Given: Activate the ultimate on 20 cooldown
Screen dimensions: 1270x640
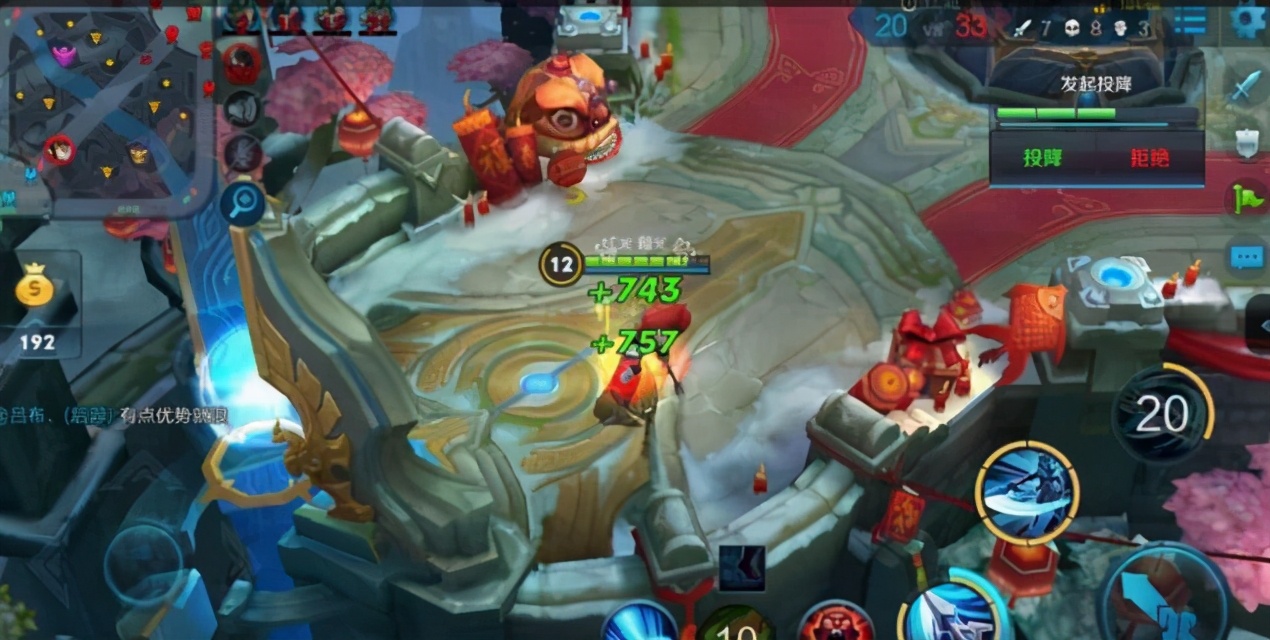Looking at the screenshot, I should 1162,413.
